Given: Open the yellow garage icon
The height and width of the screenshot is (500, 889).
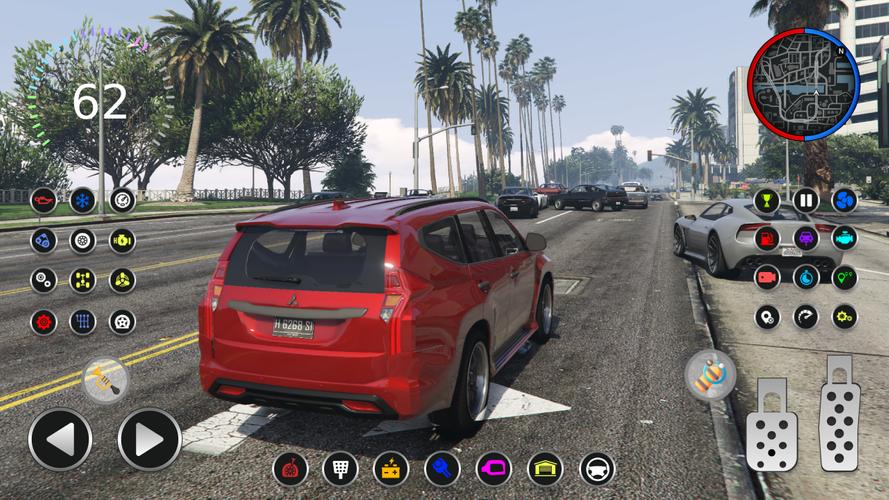Looking at the screenshot, I should point(545,468).
